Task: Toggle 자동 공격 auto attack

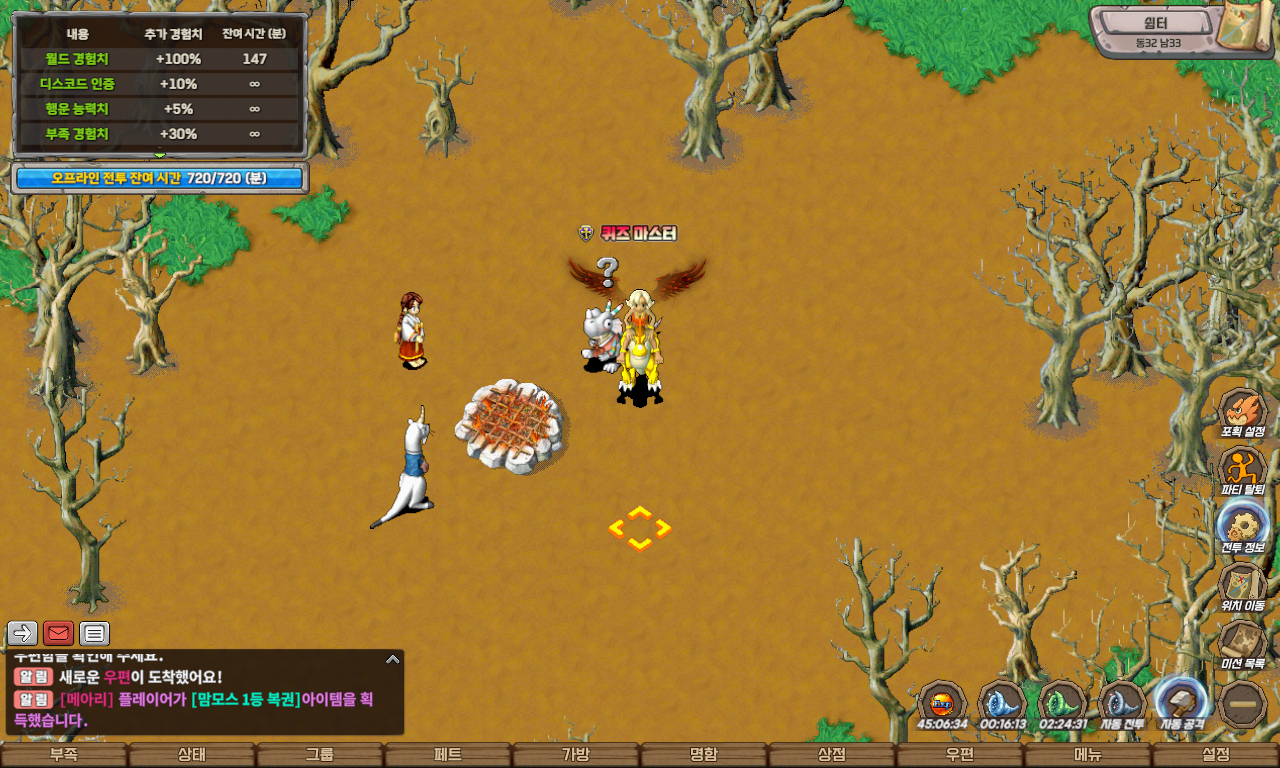Action: click(1181, 703)
